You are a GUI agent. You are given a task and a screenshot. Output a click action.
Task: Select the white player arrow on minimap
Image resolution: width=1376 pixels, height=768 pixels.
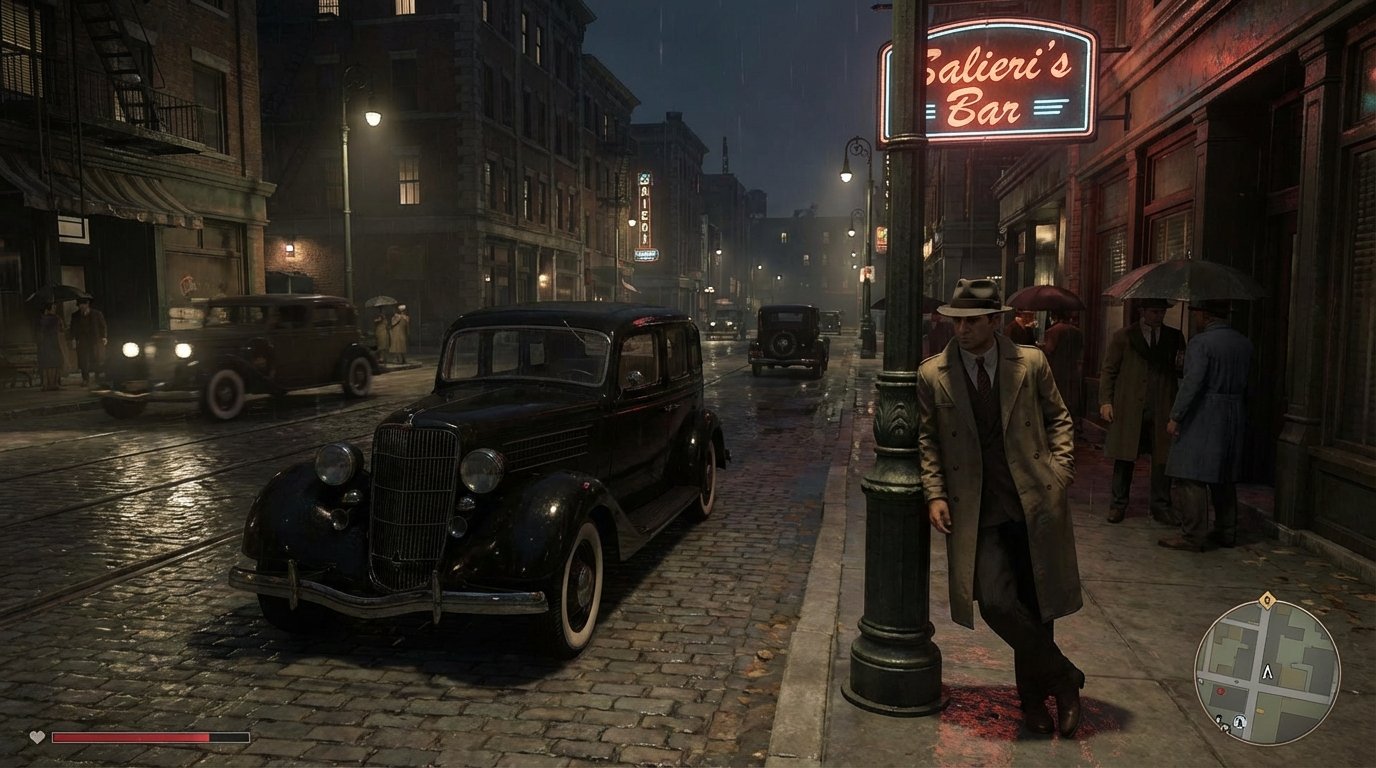click(x=1268, y=672)
